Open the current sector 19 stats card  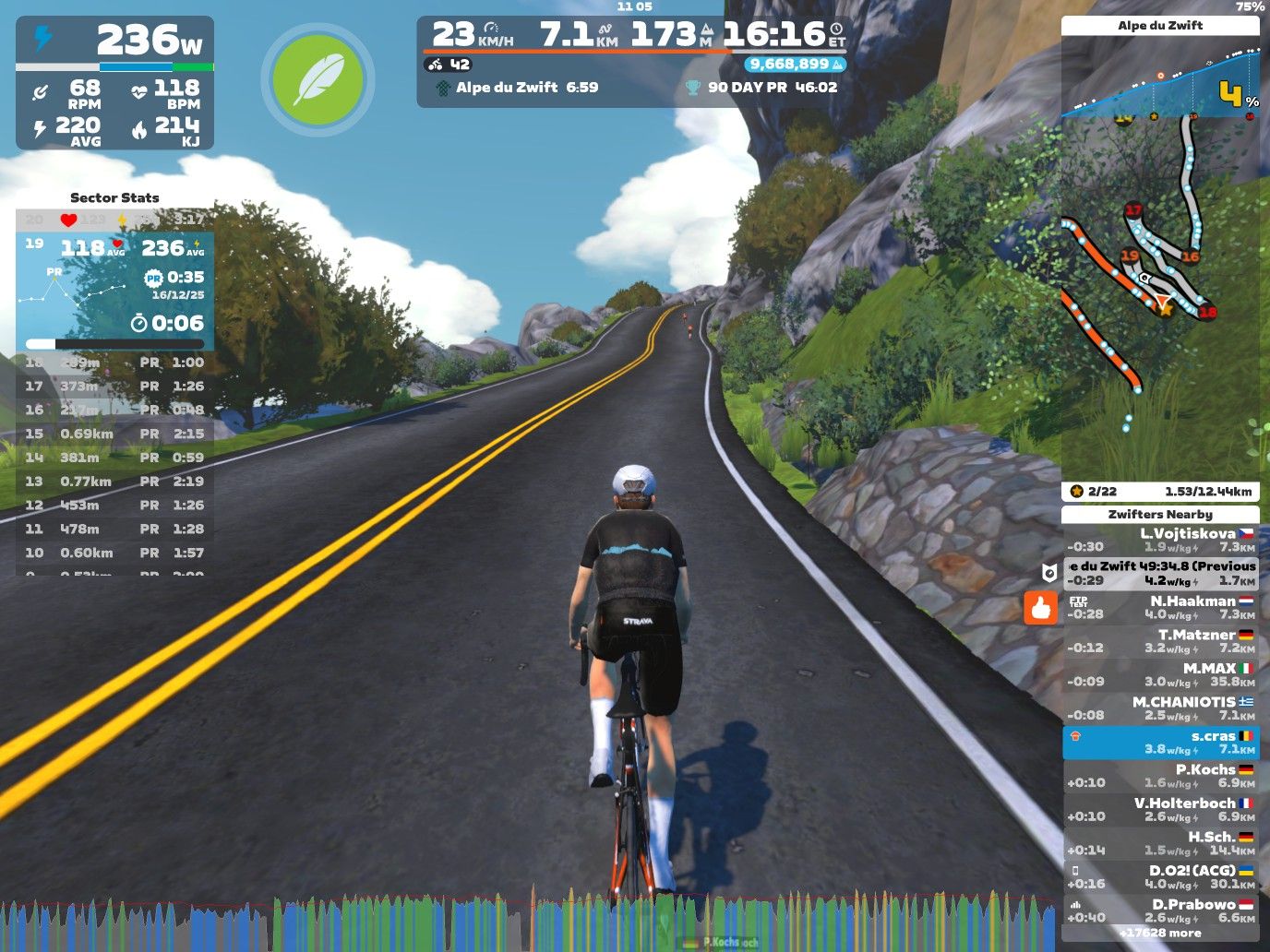click(x=114, y=291)
